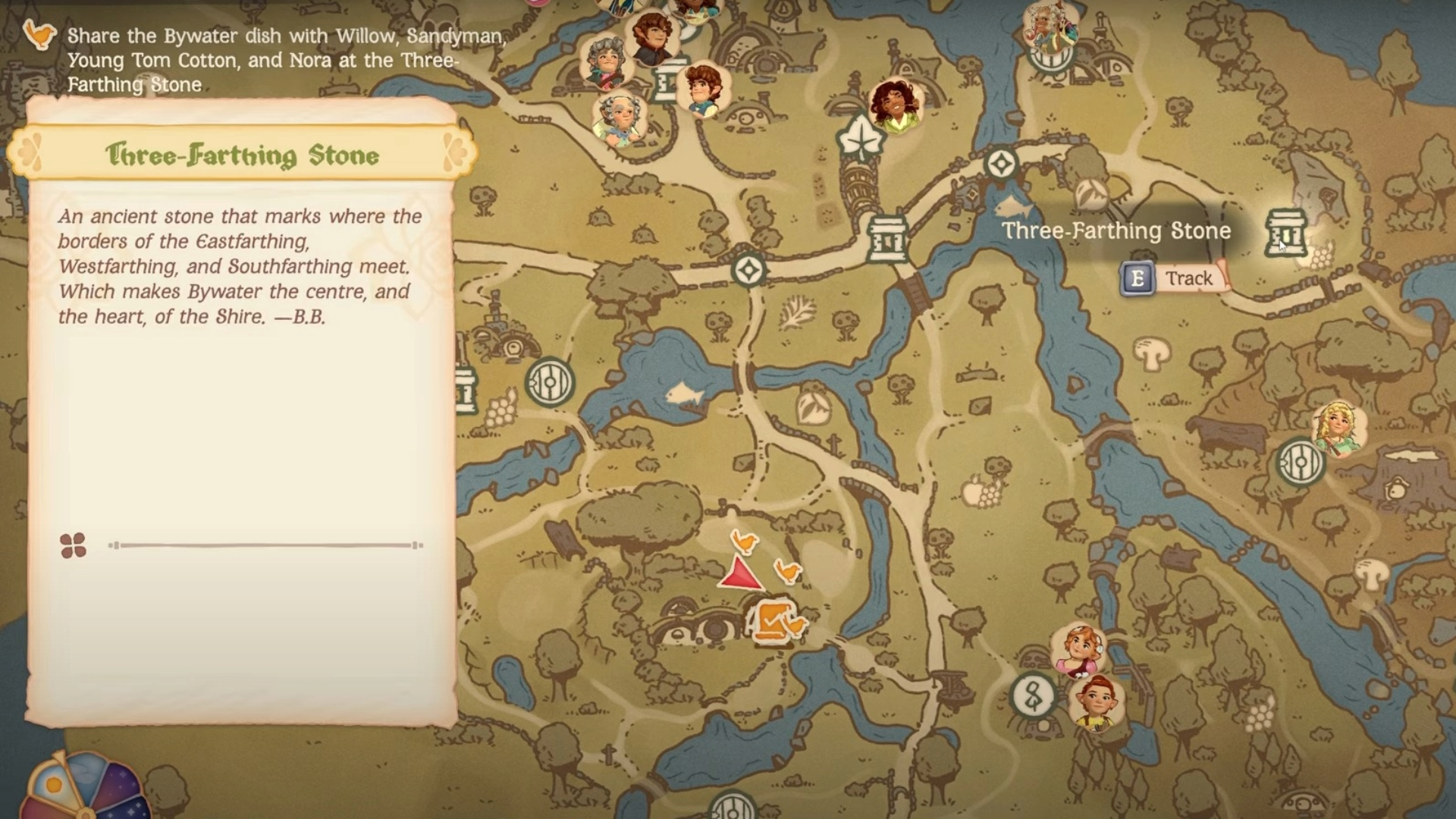This screenshot has height=819, width=1456.
Task: Select the rope knot map marker
Action: point(1033,696)
